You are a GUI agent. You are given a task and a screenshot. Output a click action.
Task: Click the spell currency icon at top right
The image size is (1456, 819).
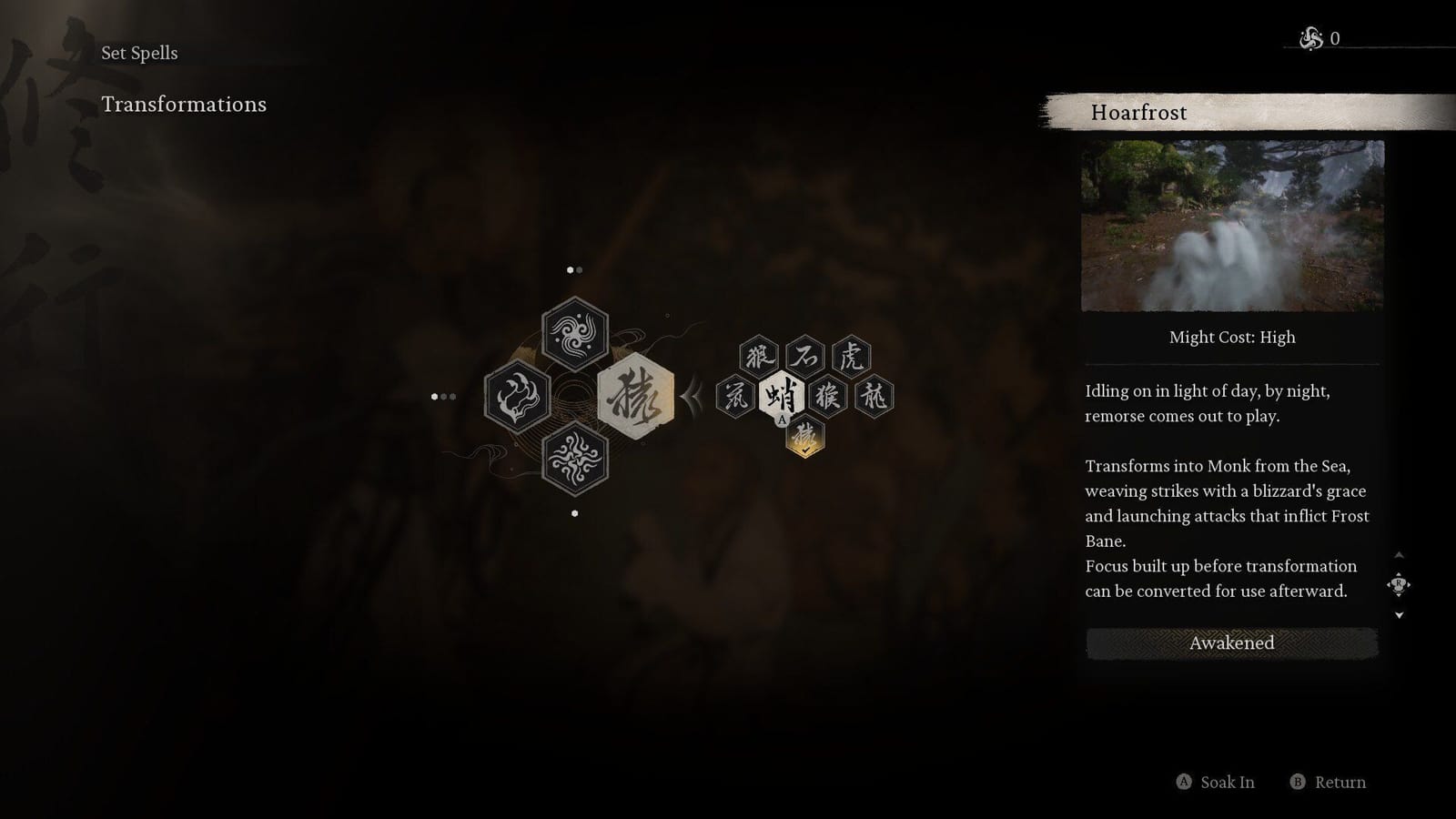coord(1310,39)
